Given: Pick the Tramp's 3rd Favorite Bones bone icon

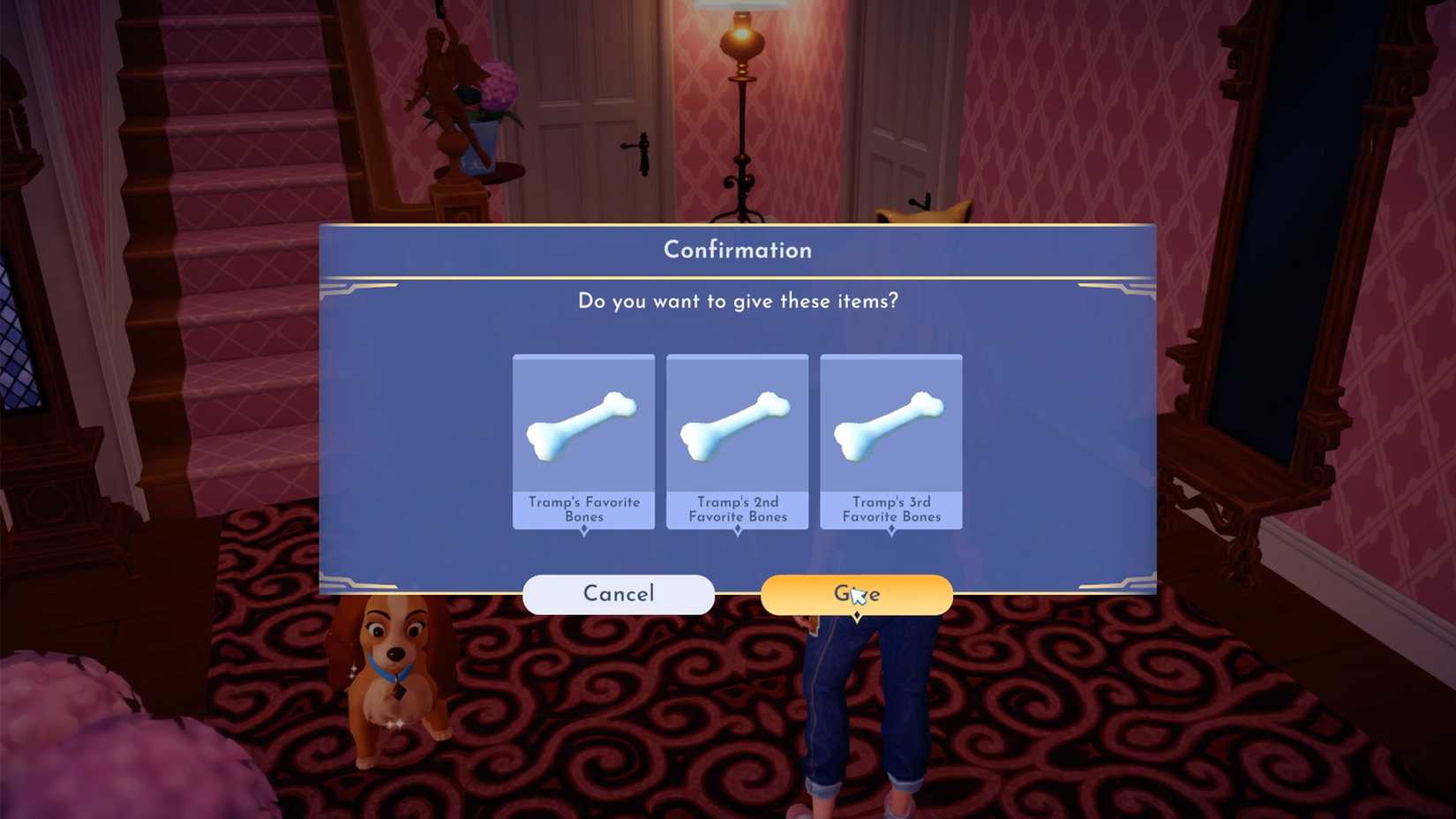Looking at the screenshot, I should pyautogui.click(x=891, y=422).
